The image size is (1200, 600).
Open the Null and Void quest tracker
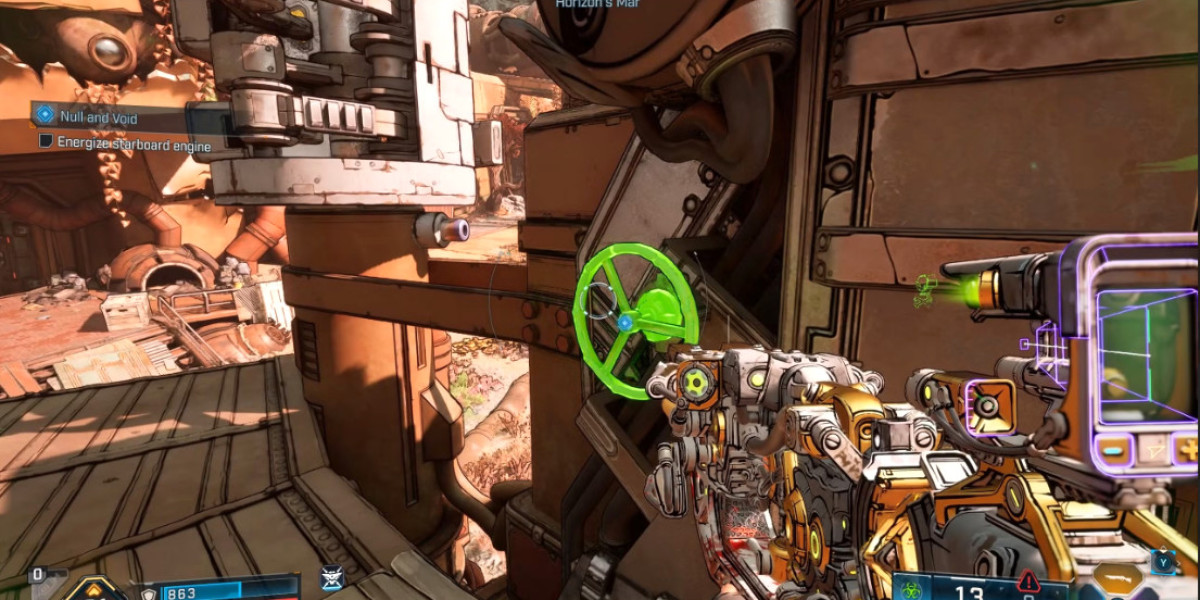(98, 118)
